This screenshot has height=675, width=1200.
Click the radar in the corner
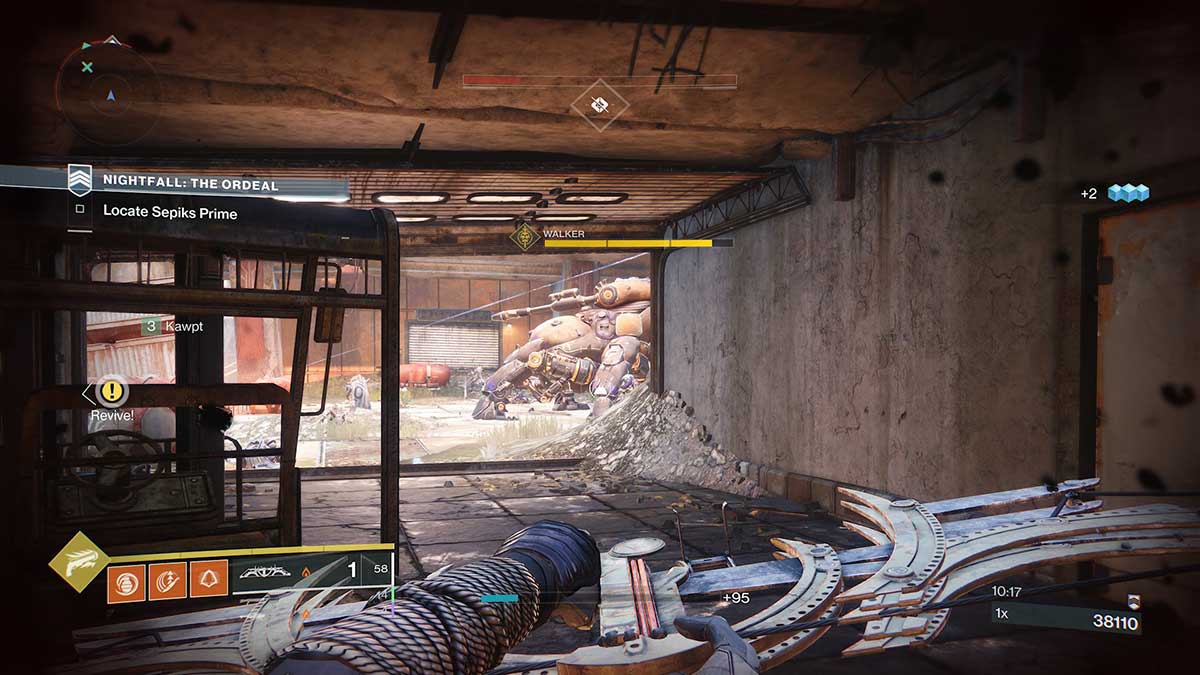[x=108, y=92]
